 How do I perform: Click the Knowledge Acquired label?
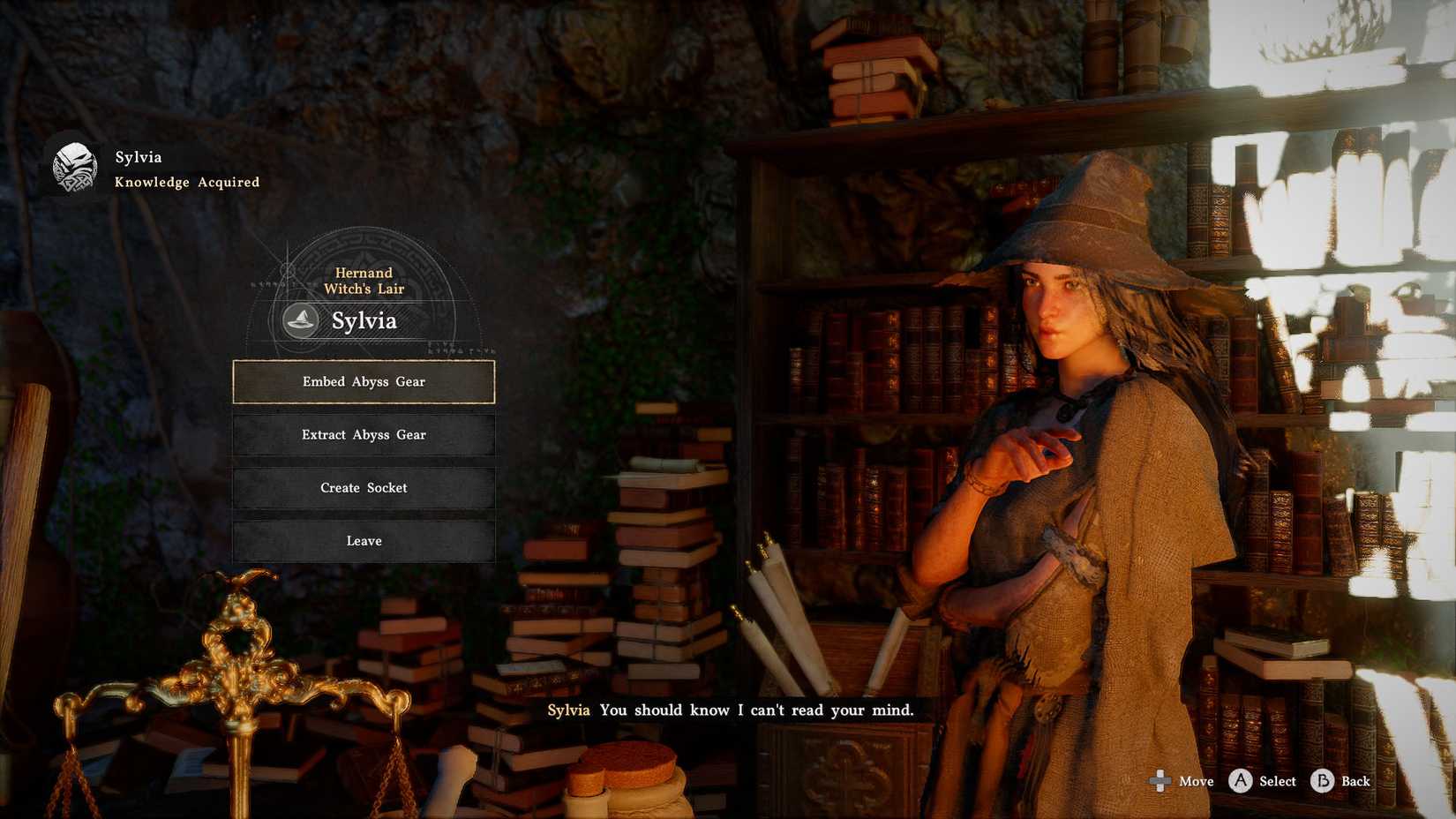pyautogui.click(x=187, y=182)
